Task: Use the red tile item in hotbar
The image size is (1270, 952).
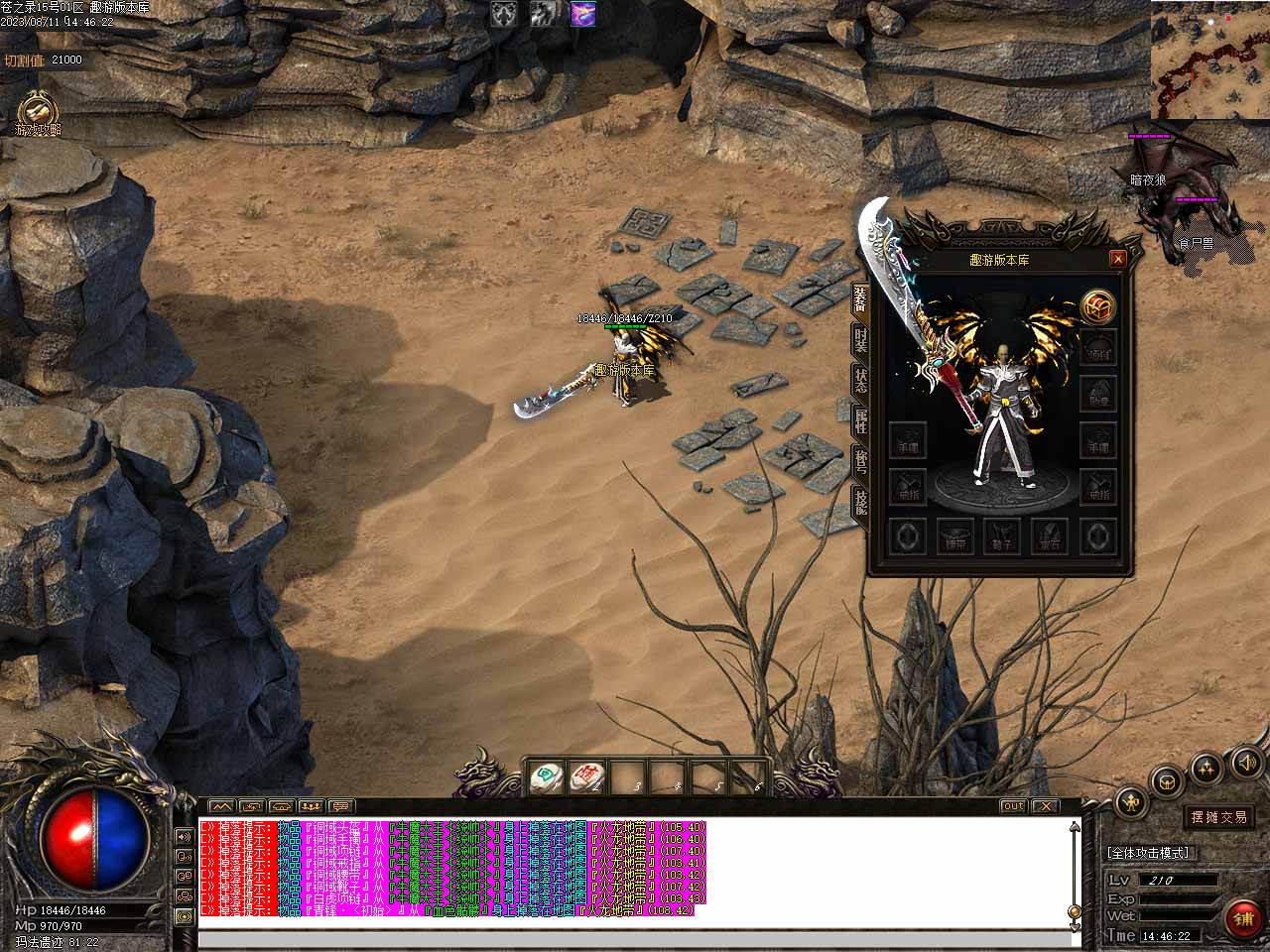Action: (x=585, y=778)
